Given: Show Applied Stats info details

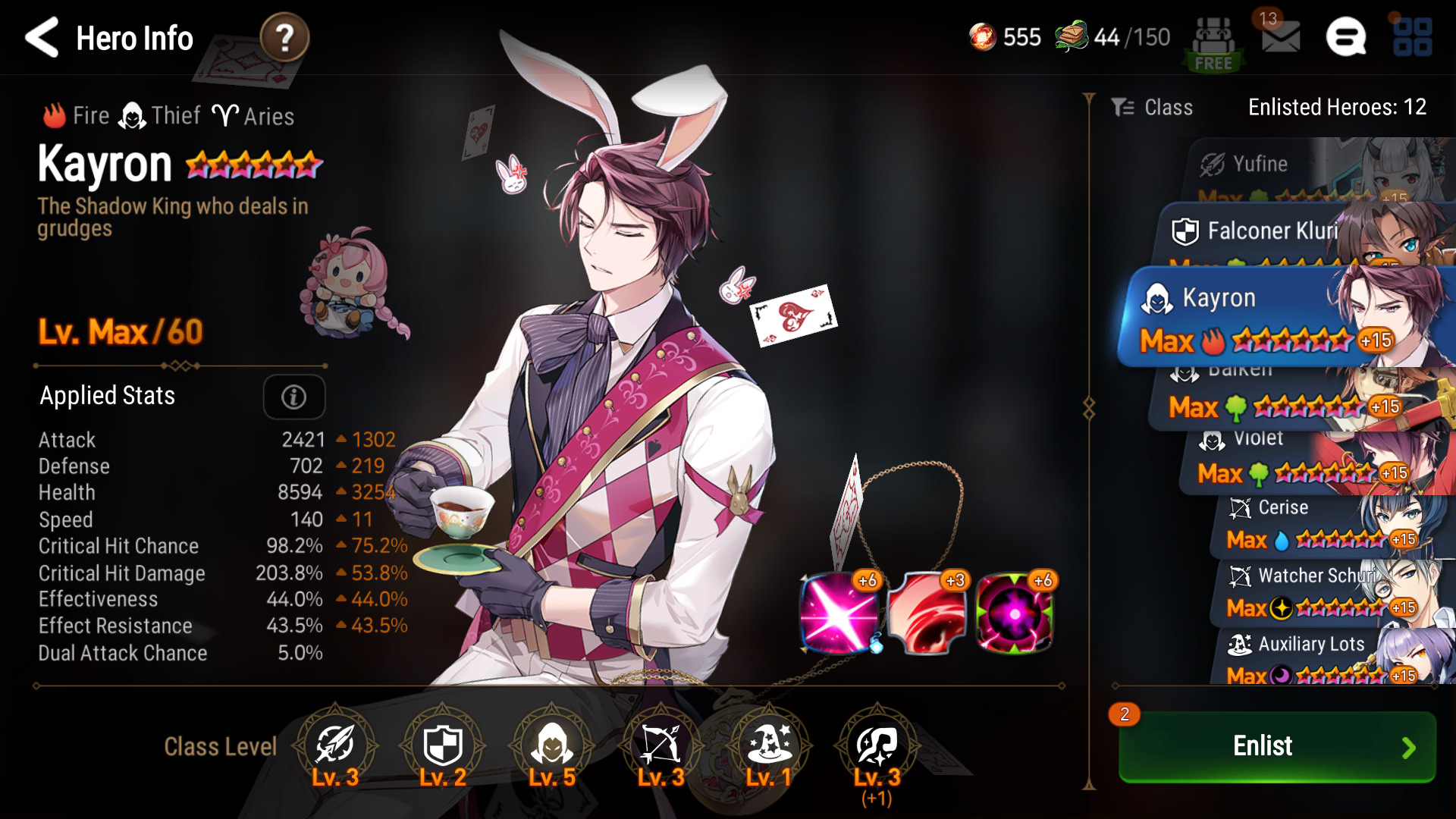Looking at the screenshot, I should point(294,397).
